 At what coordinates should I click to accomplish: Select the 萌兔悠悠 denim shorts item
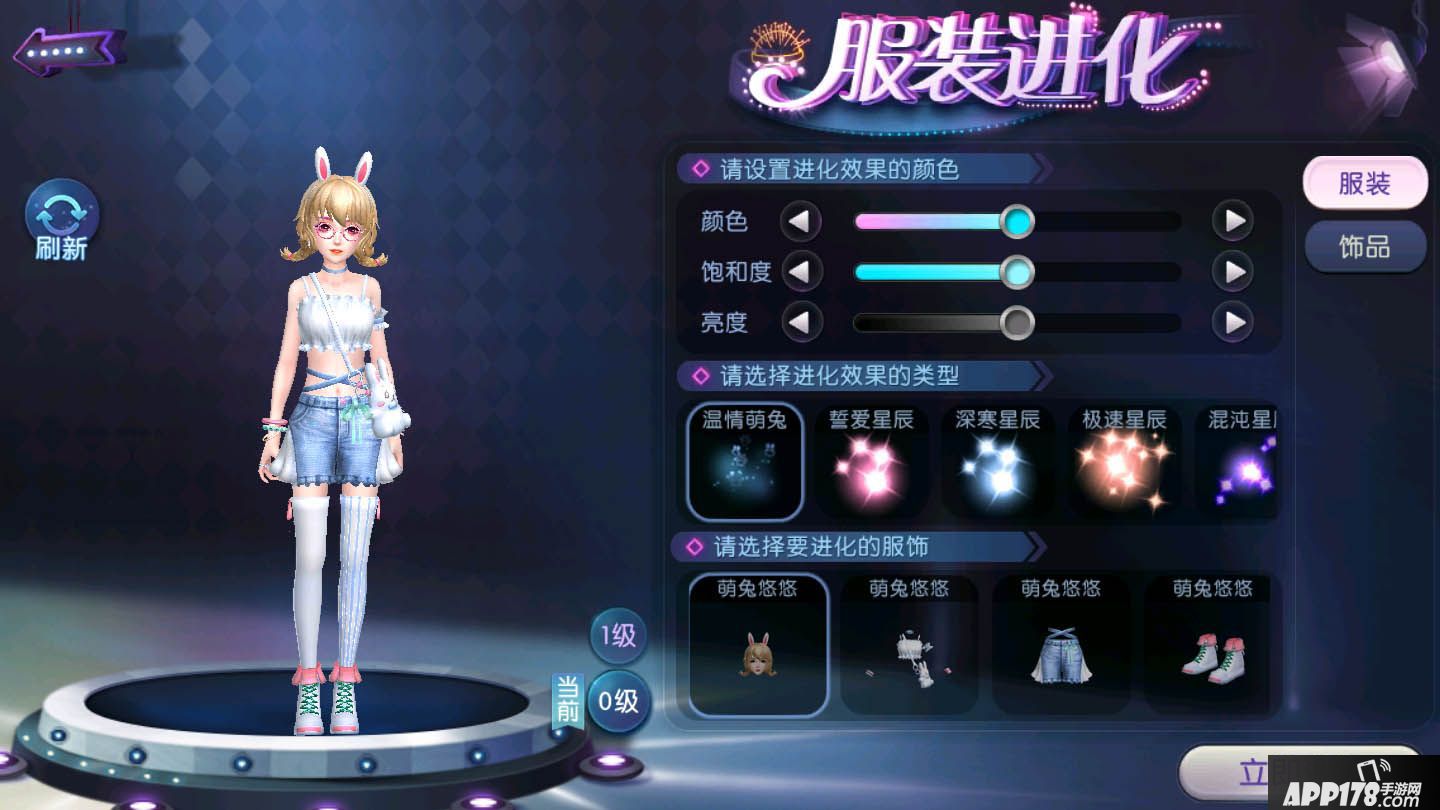1060,645
